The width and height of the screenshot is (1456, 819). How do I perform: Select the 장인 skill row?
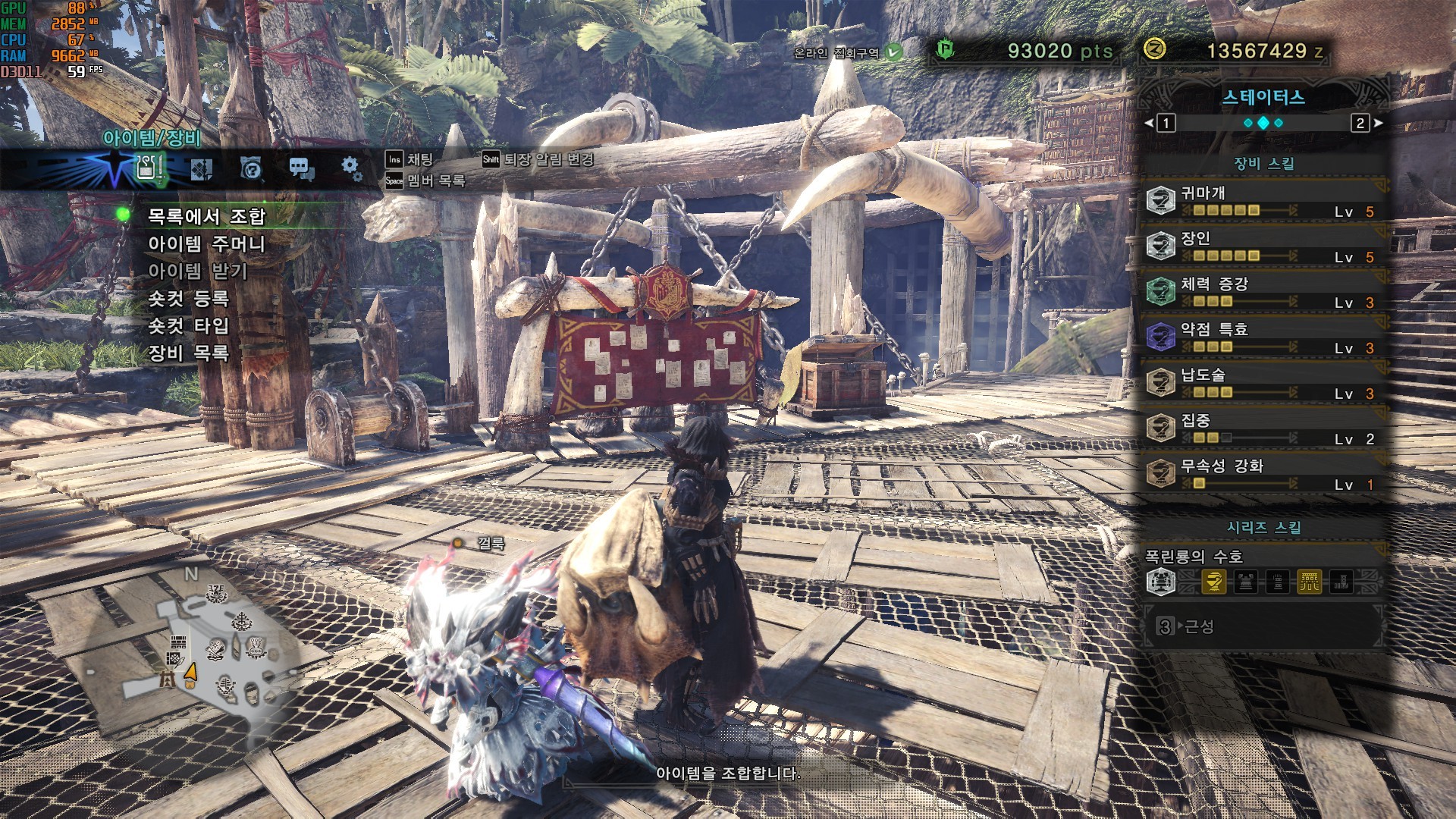coord(1263,246)
